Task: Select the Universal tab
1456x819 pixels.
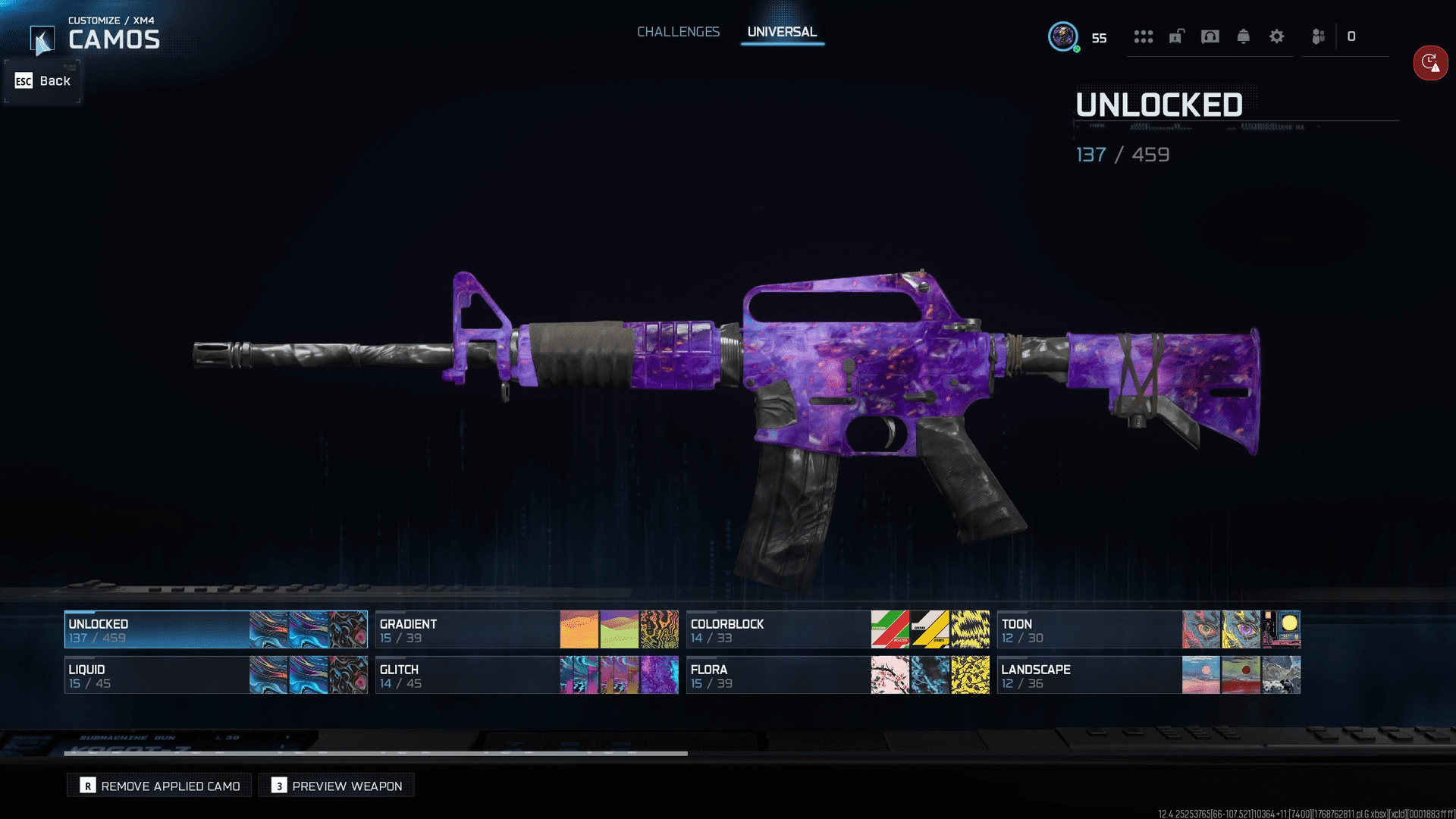Action: [x=782, y=32]
